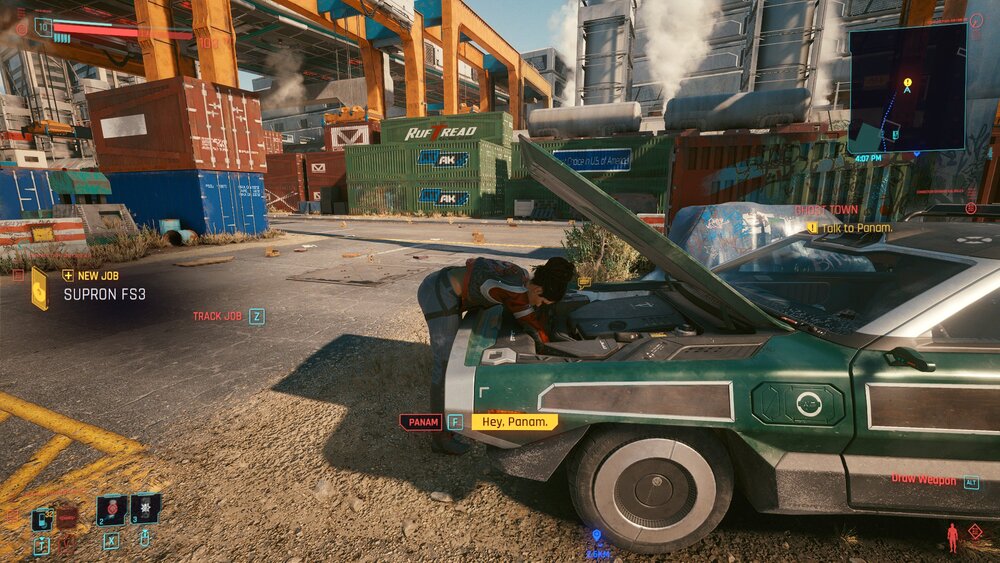Select the yellow quest marker on the minimap
Image resolution: width=1000 pixels, height=563 pixels.
(907, 83)
